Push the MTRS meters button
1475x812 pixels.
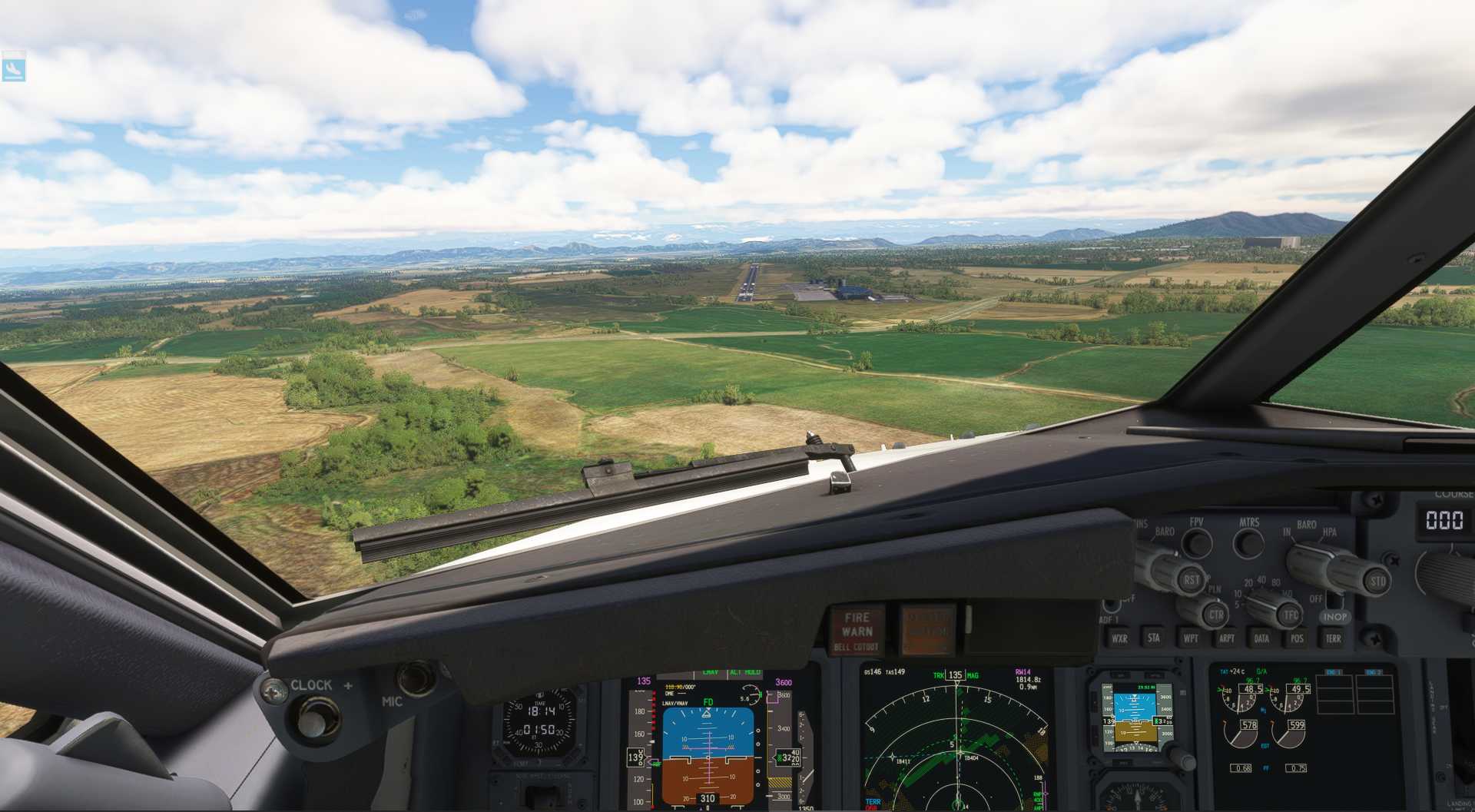coord(1248,543)
